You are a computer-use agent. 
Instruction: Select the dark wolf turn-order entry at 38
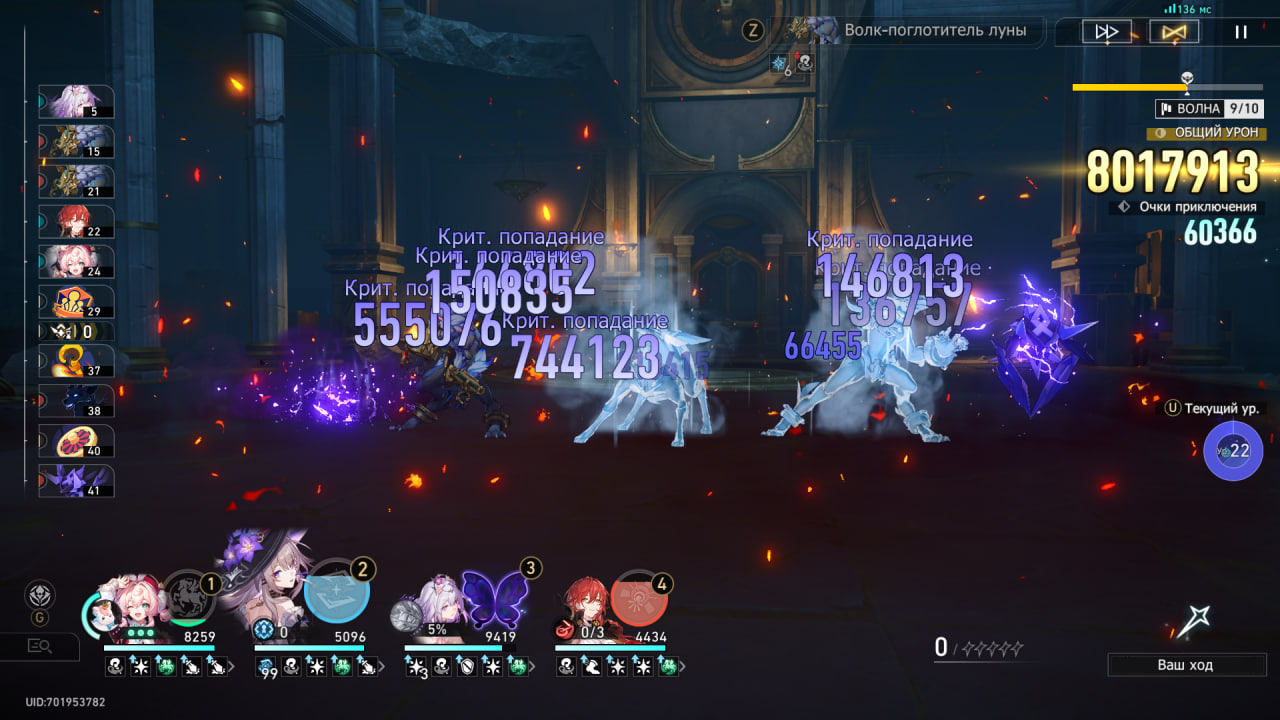pos(77,401)
